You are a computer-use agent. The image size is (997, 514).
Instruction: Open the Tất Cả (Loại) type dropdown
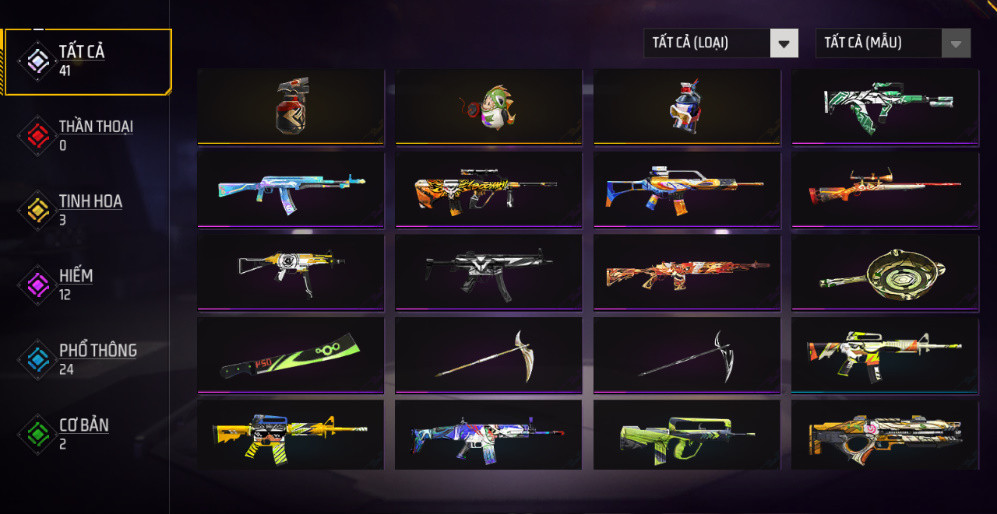(721, 43)
